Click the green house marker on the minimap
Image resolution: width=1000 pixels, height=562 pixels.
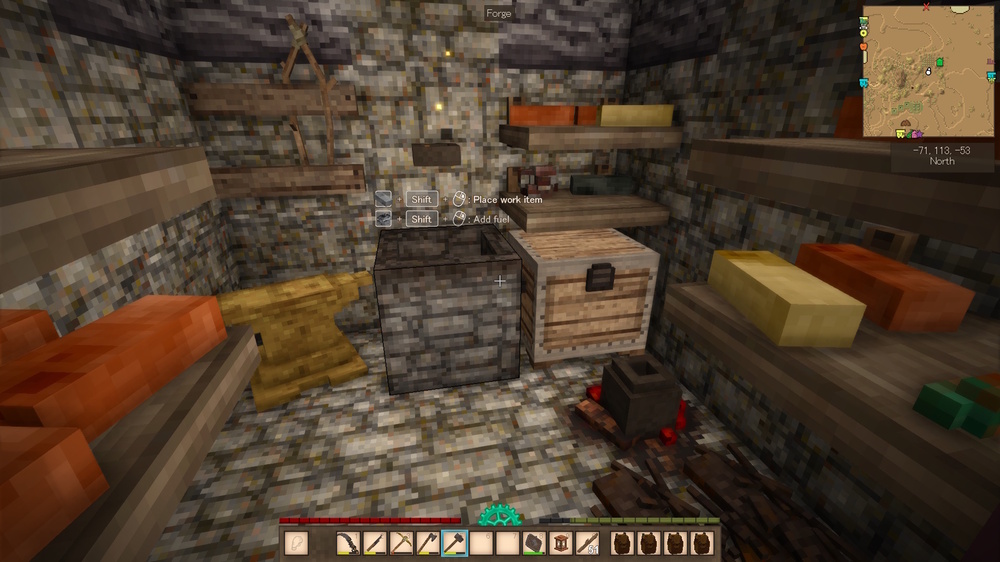(x=940, y=63)
